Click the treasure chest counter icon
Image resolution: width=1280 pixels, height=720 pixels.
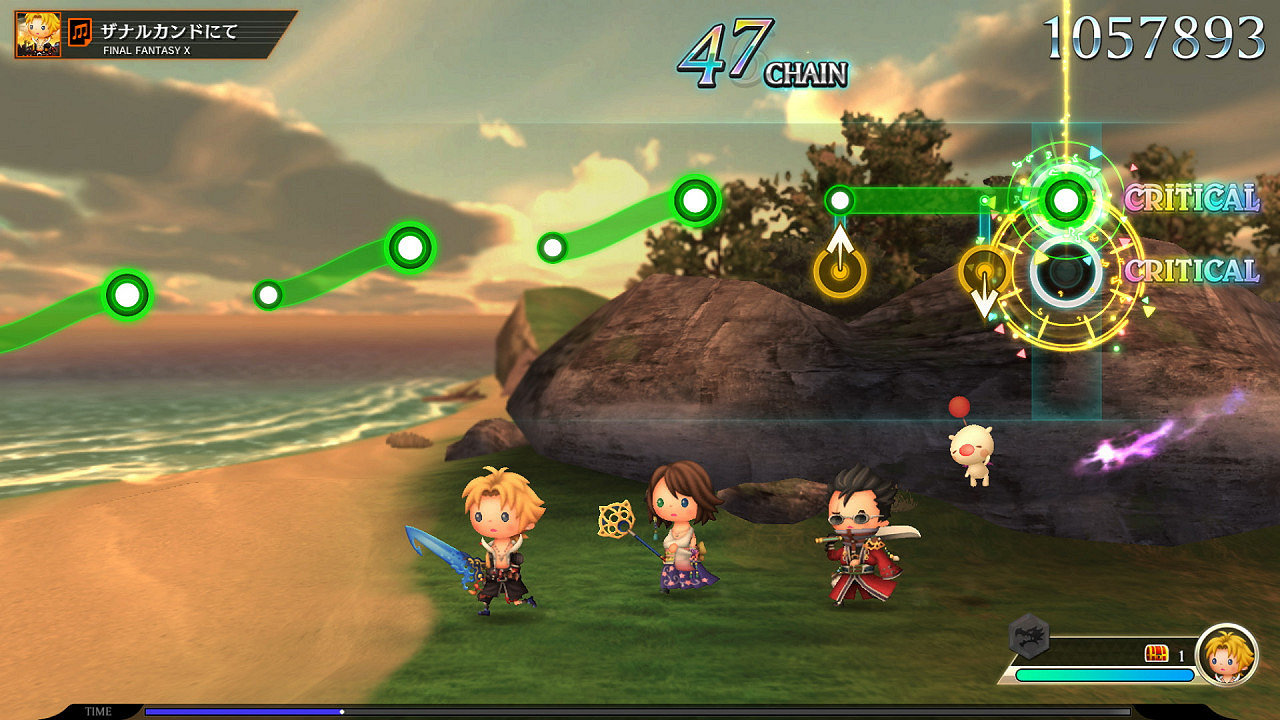tap(1156, 654)
